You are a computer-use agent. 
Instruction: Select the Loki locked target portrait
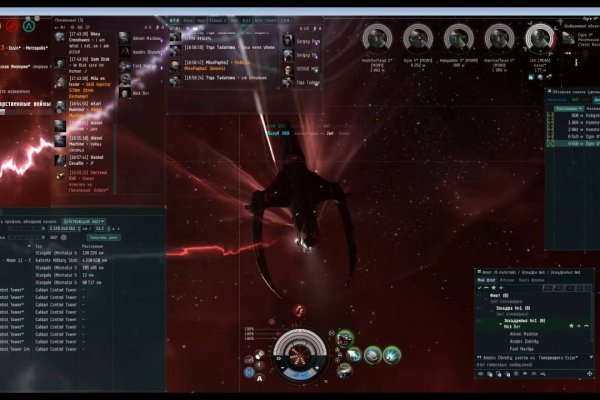click(x=539, y=39)
